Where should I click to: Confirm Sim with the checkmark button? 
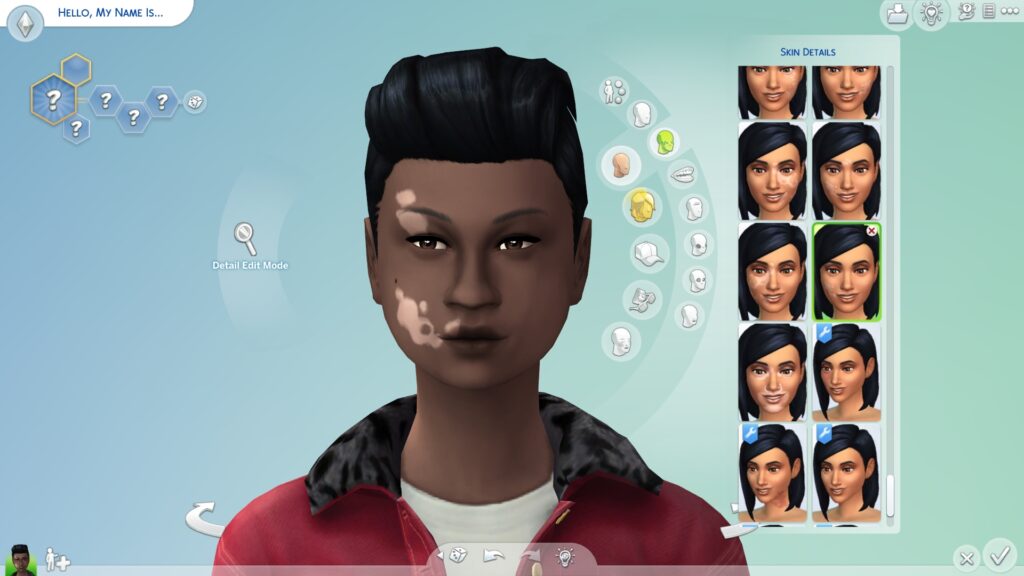[x=998, y=553]
